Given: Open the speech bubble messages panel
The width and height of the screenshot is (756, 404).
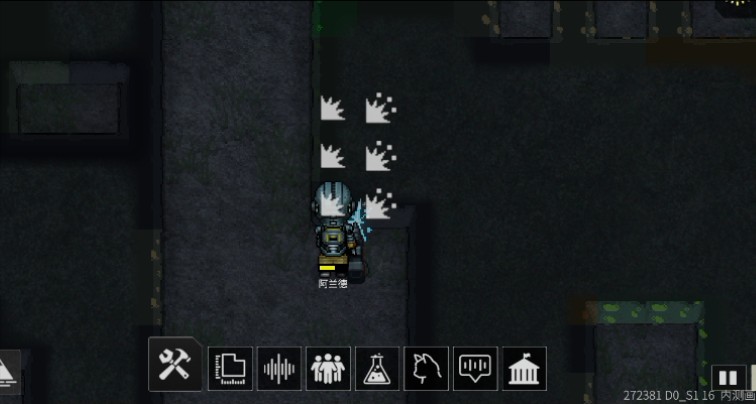Looking at the screenshot, I should [475, 369].
